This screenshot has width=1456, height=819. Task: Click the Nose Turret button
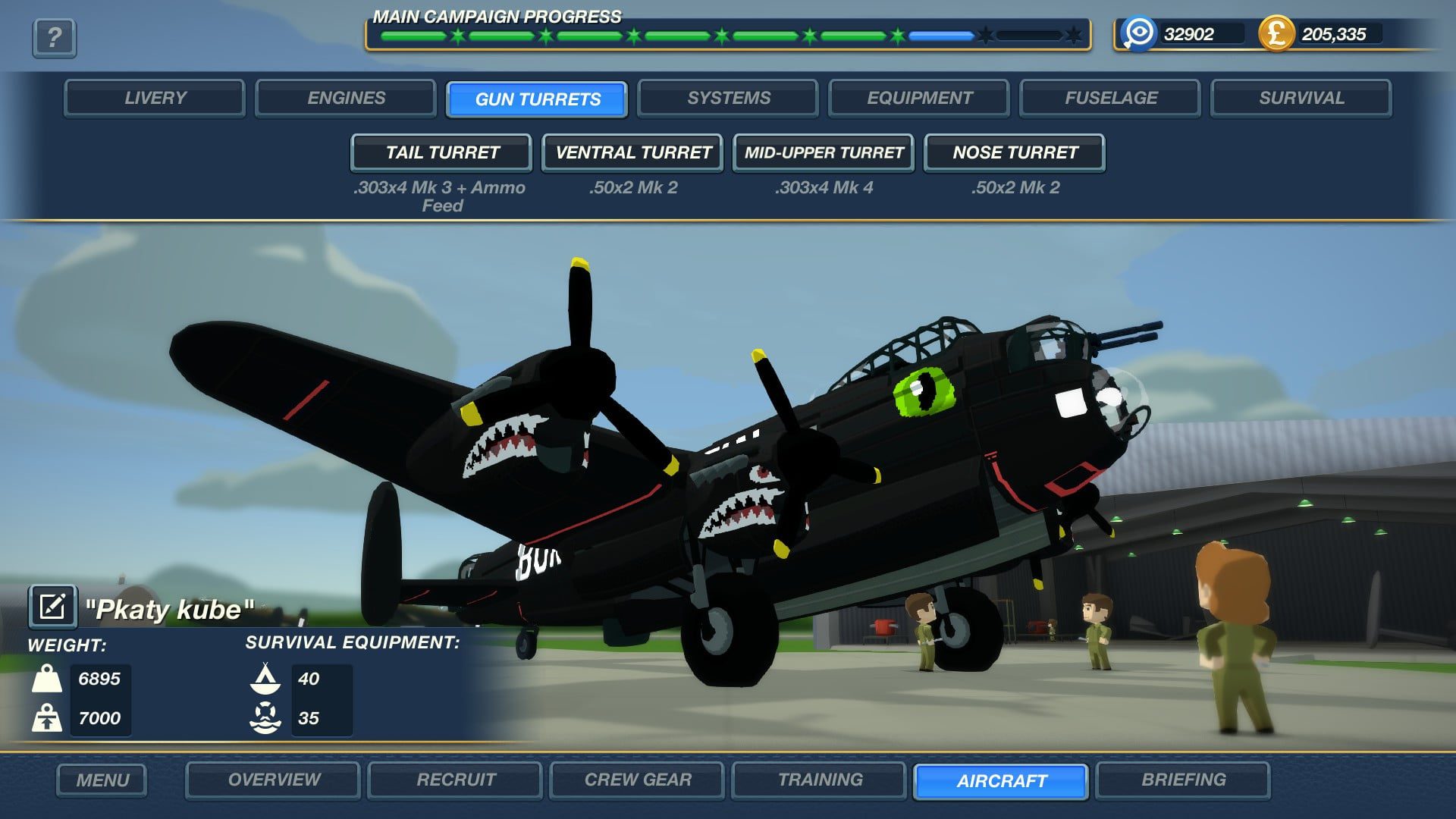pos(1015,153)
